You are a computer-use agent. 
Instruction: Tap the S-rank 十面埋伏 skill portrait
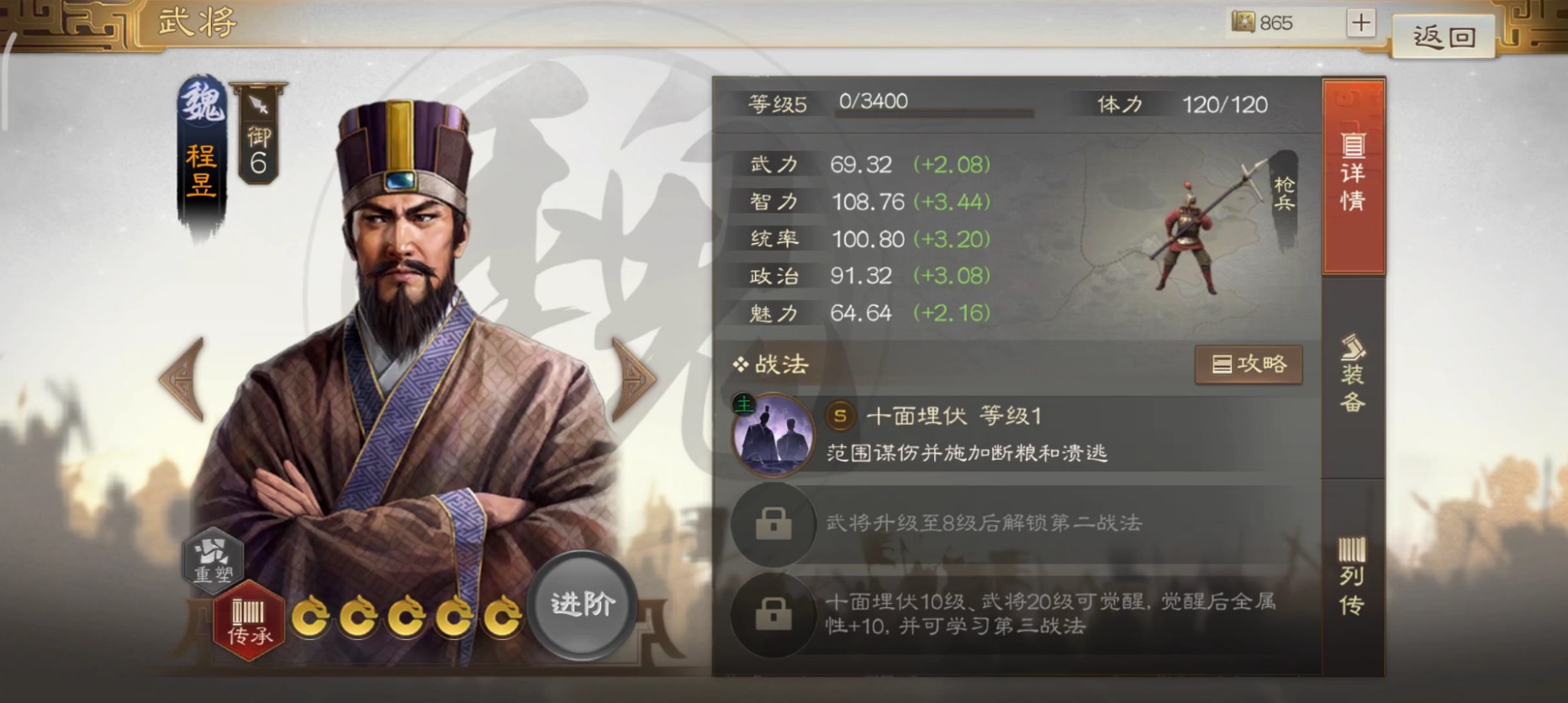(x=774, y=436)
